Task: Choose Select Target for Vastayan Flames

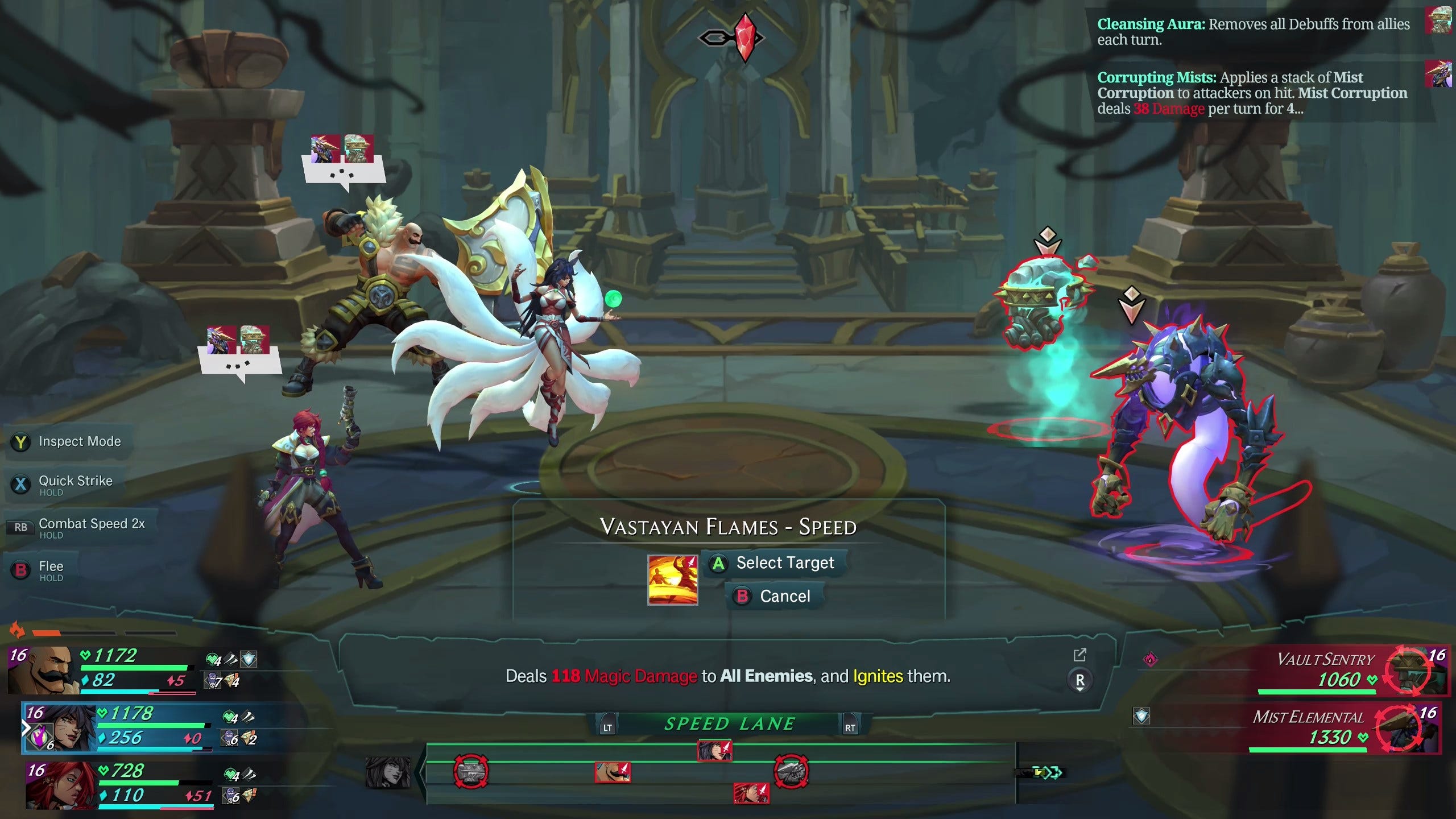Action: 776,563
